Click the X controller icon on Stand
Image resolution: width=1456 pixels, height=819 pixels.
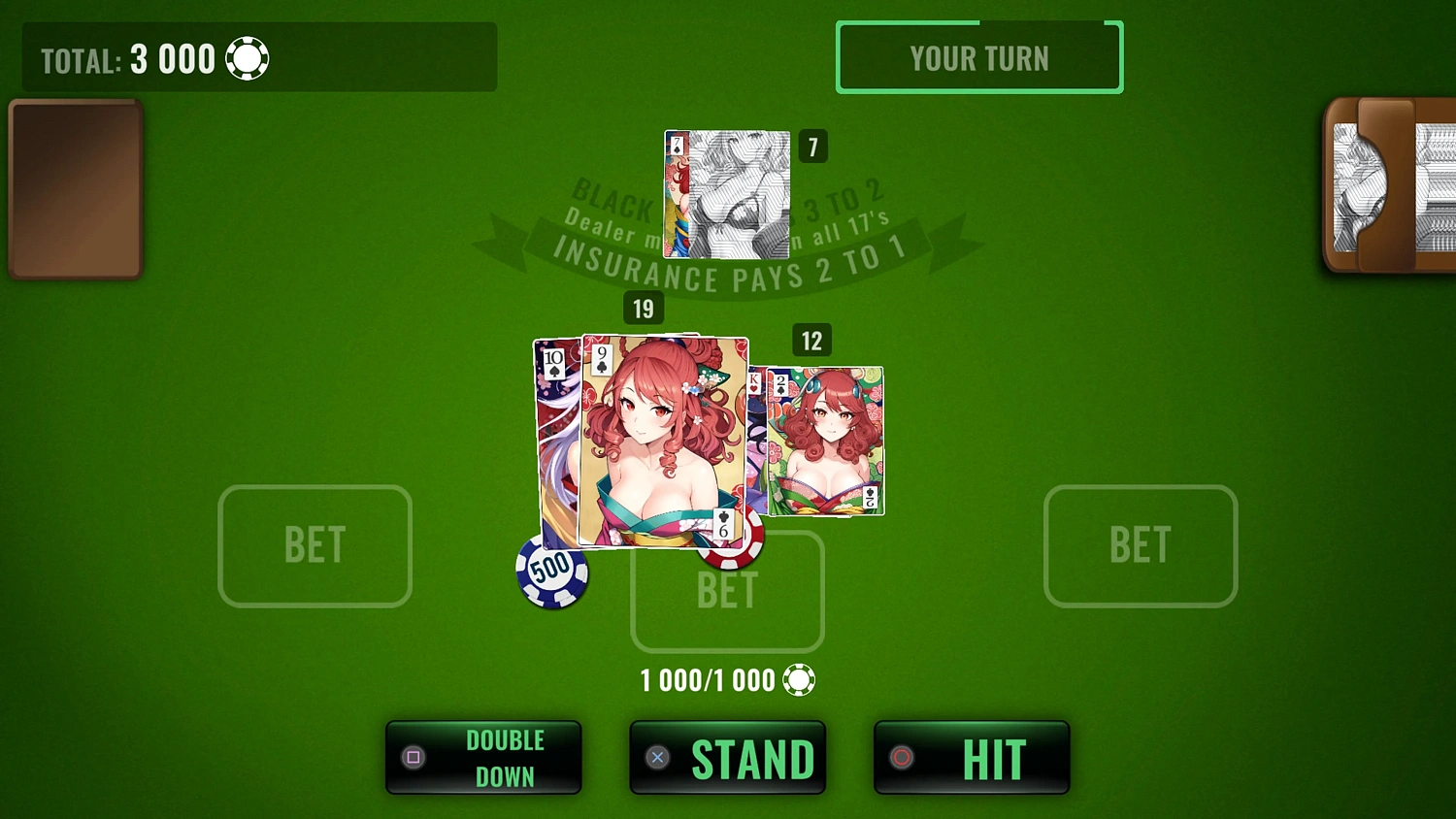(657, 757)
